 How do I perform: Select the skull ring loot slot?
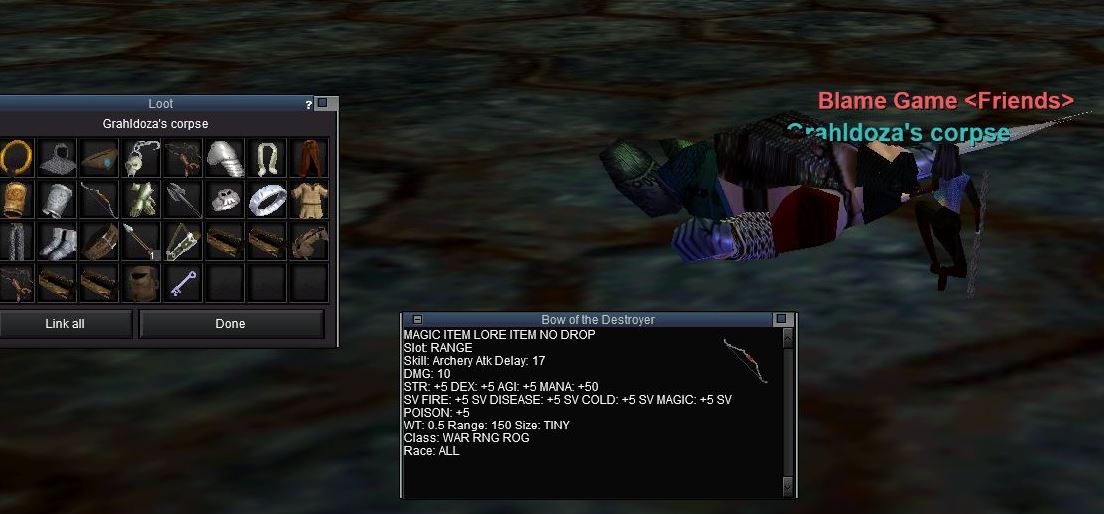point(225,199)
